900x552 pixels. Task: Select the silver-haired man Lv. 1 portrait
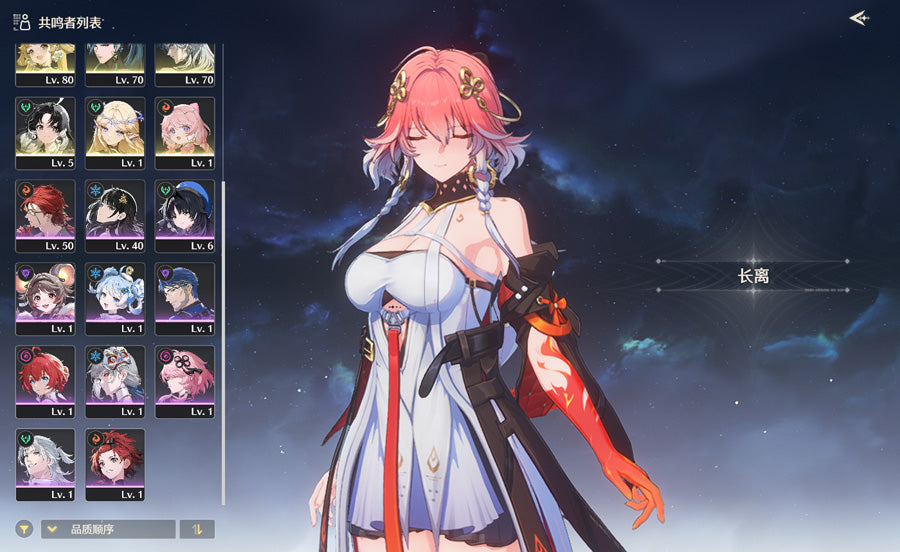click(x=45, y=464)
